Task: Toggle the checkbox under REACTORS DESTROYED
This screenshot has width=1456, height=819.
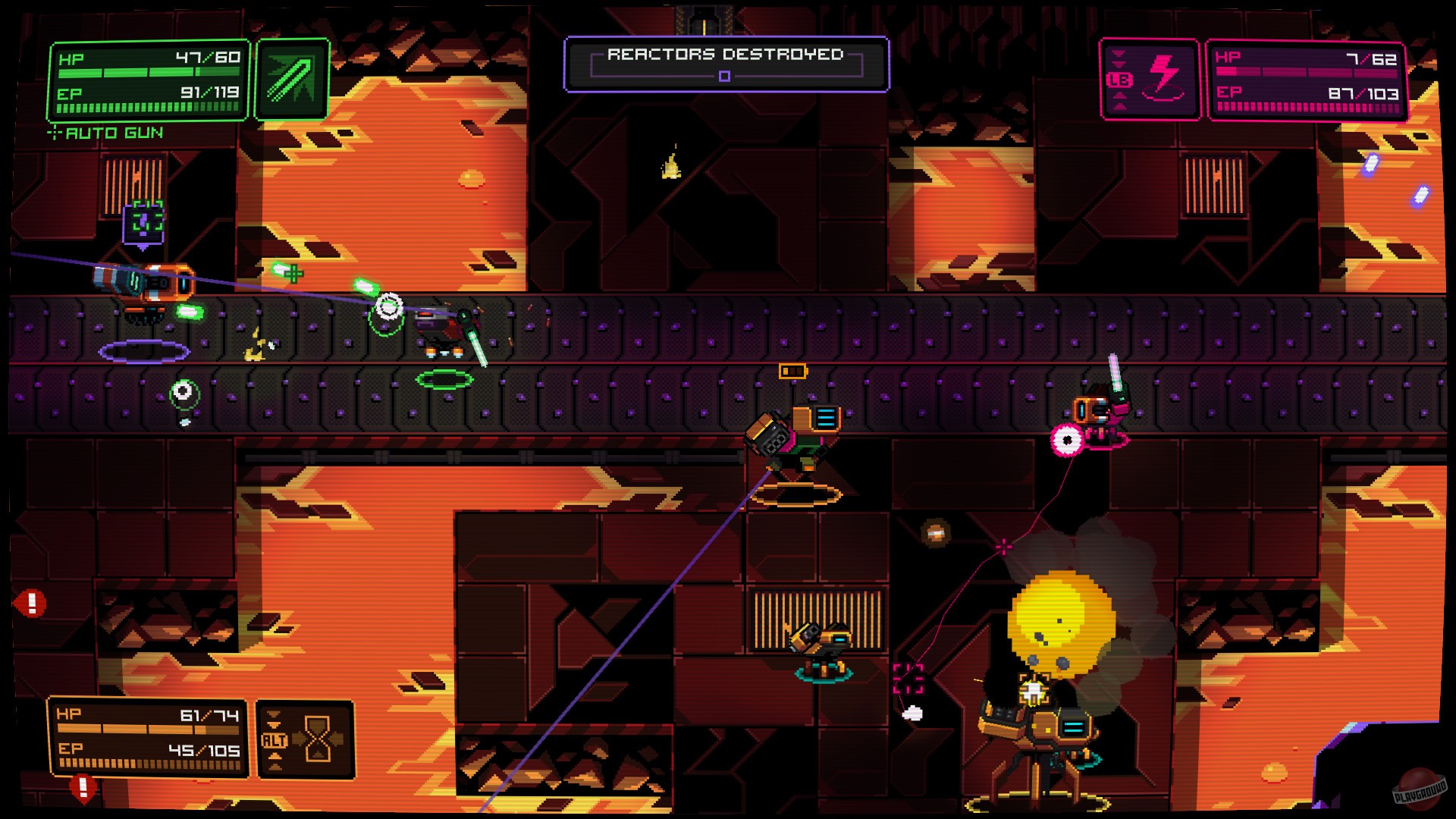Action: tap(725, 75)
